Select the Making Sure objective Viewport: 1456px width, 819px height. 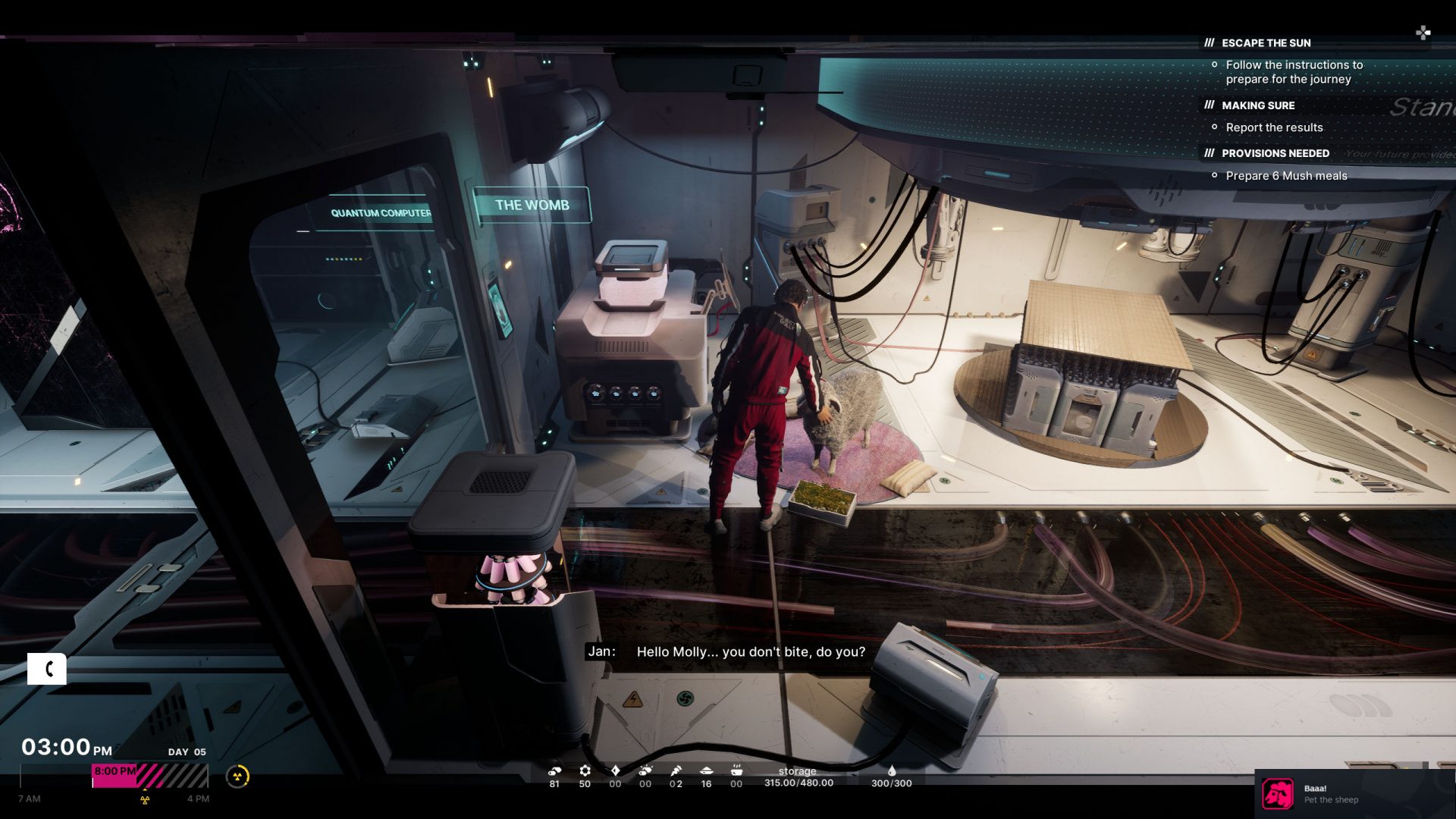(1258, 105)
